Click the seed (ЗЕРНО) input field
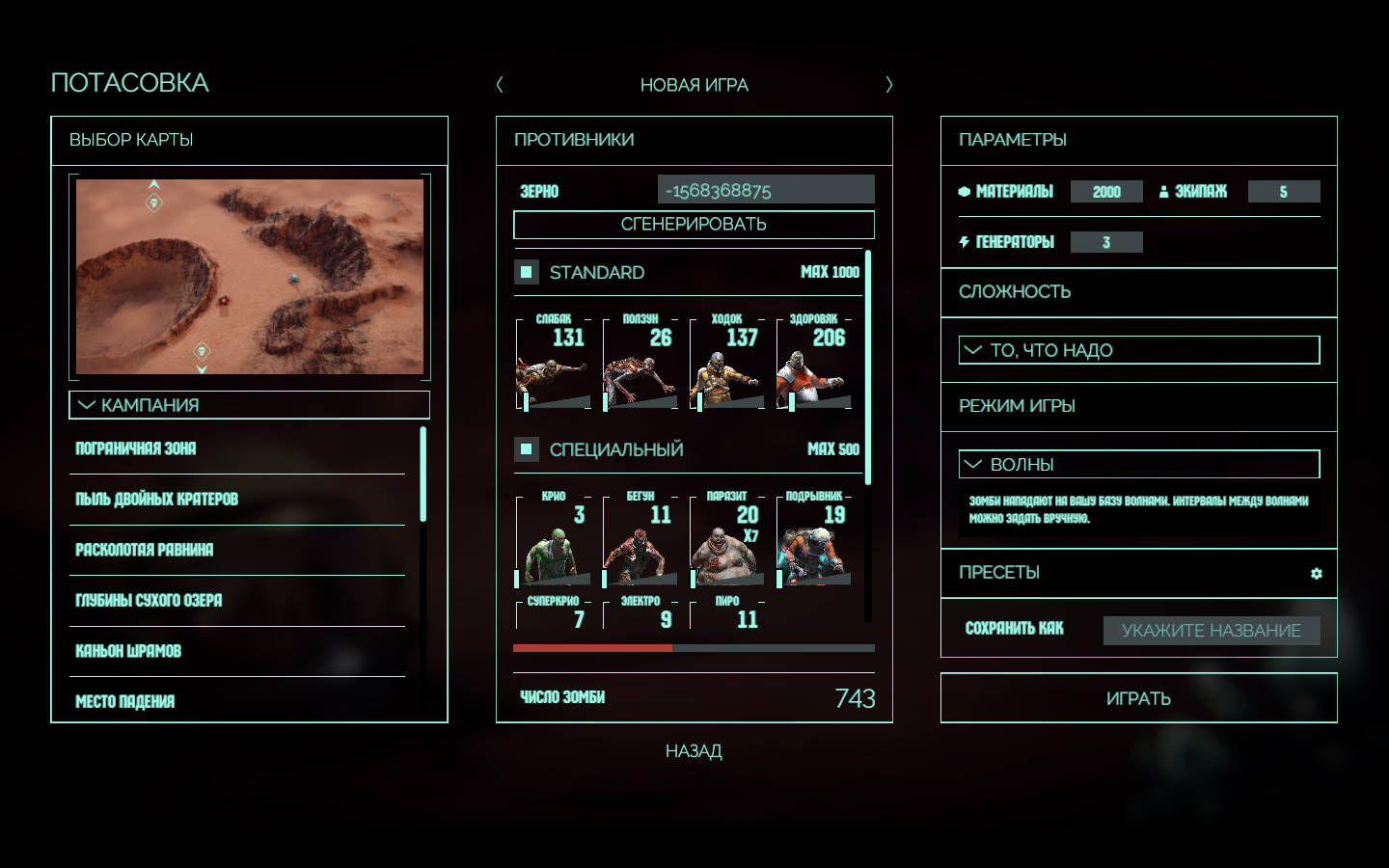 tap(766, 190)
